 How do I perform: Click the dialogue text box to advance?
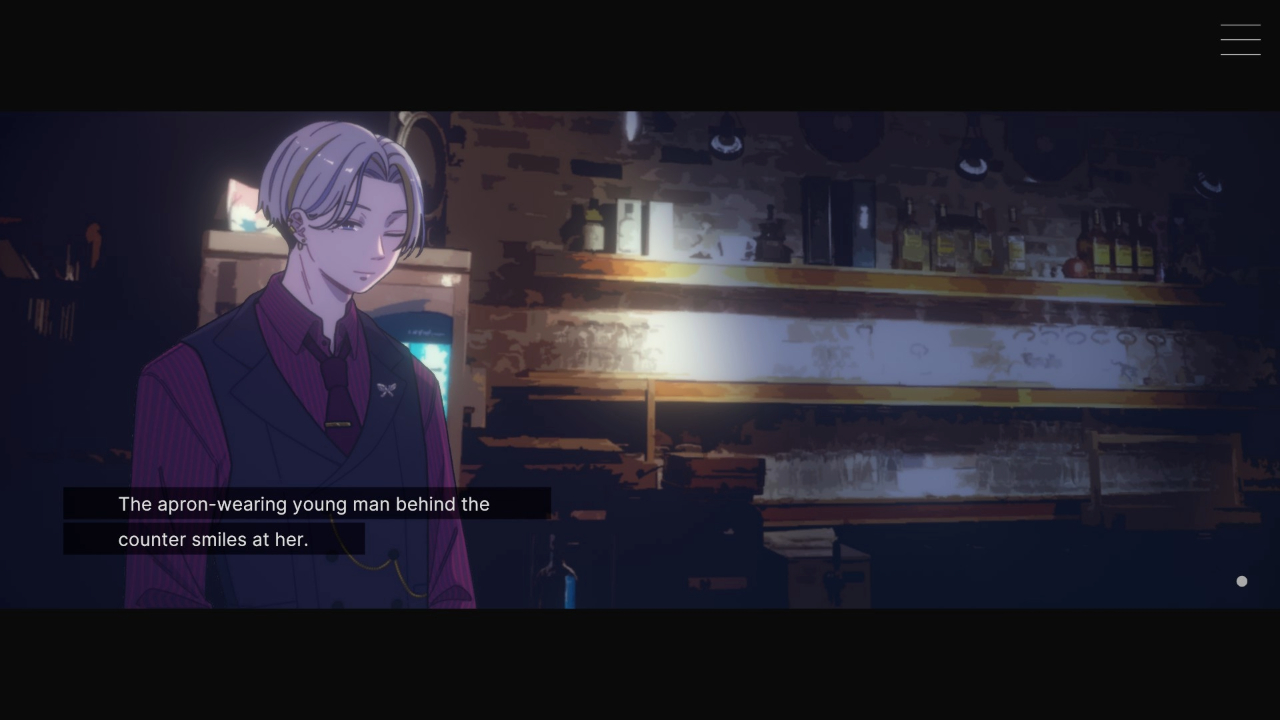tap(300, 520)
